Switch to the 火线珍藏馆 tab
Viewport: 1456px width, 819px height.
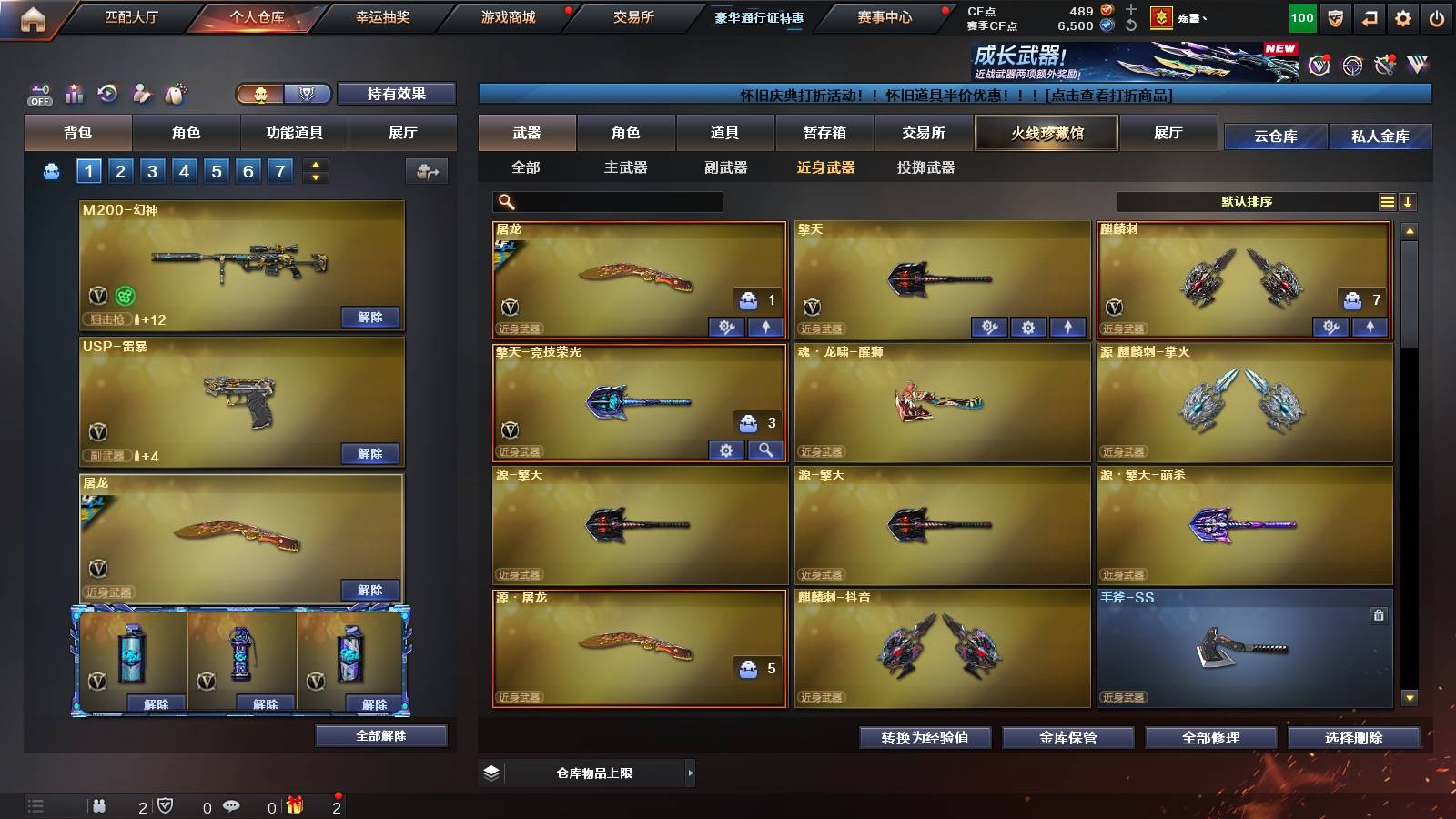pos(1046,133)
